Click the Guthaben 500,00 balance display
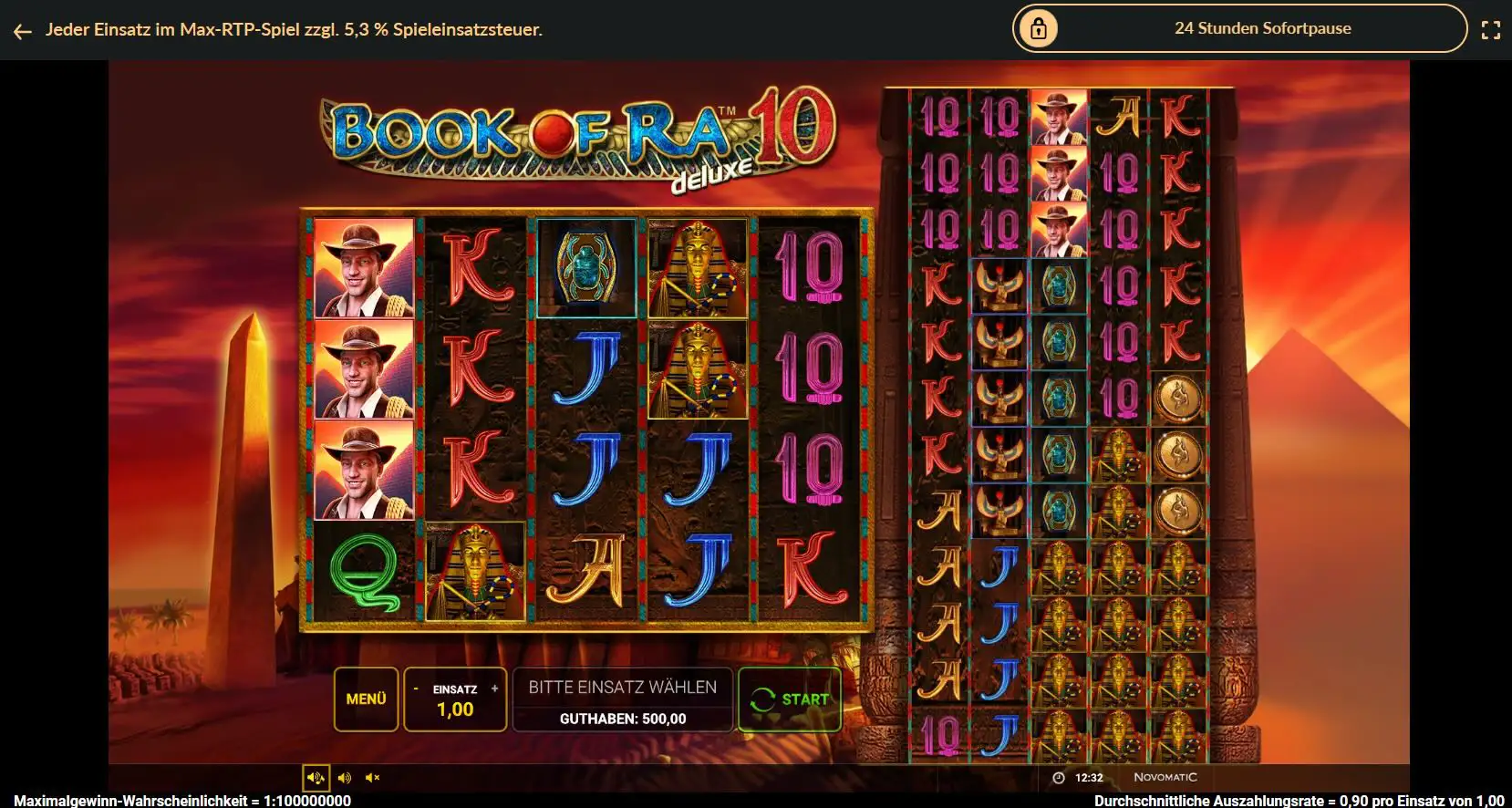Screen dimensions: 1512x808 pos(623,720)
